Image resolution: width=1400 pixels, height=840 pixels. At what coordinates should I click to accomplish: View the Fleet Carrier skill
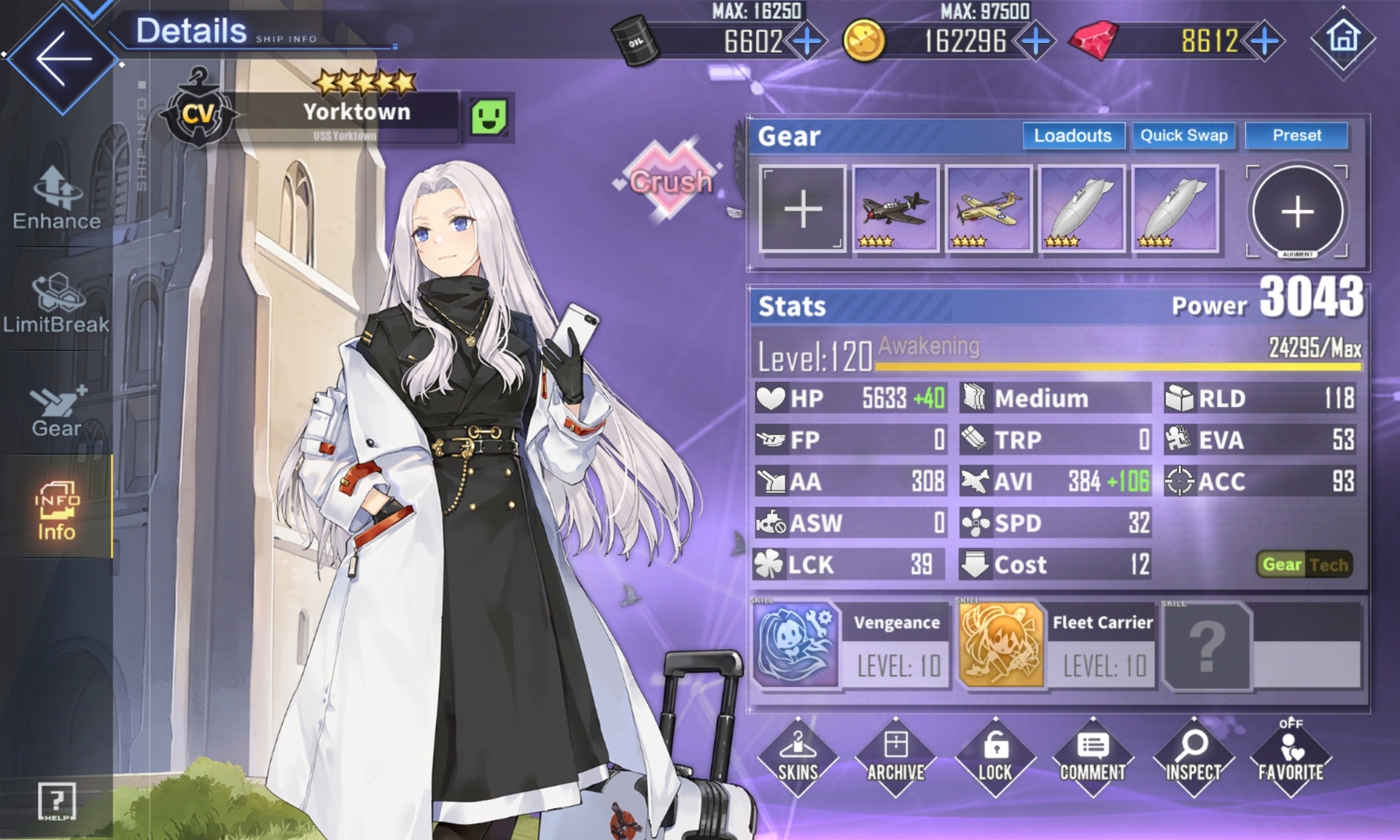(1001, 645)
